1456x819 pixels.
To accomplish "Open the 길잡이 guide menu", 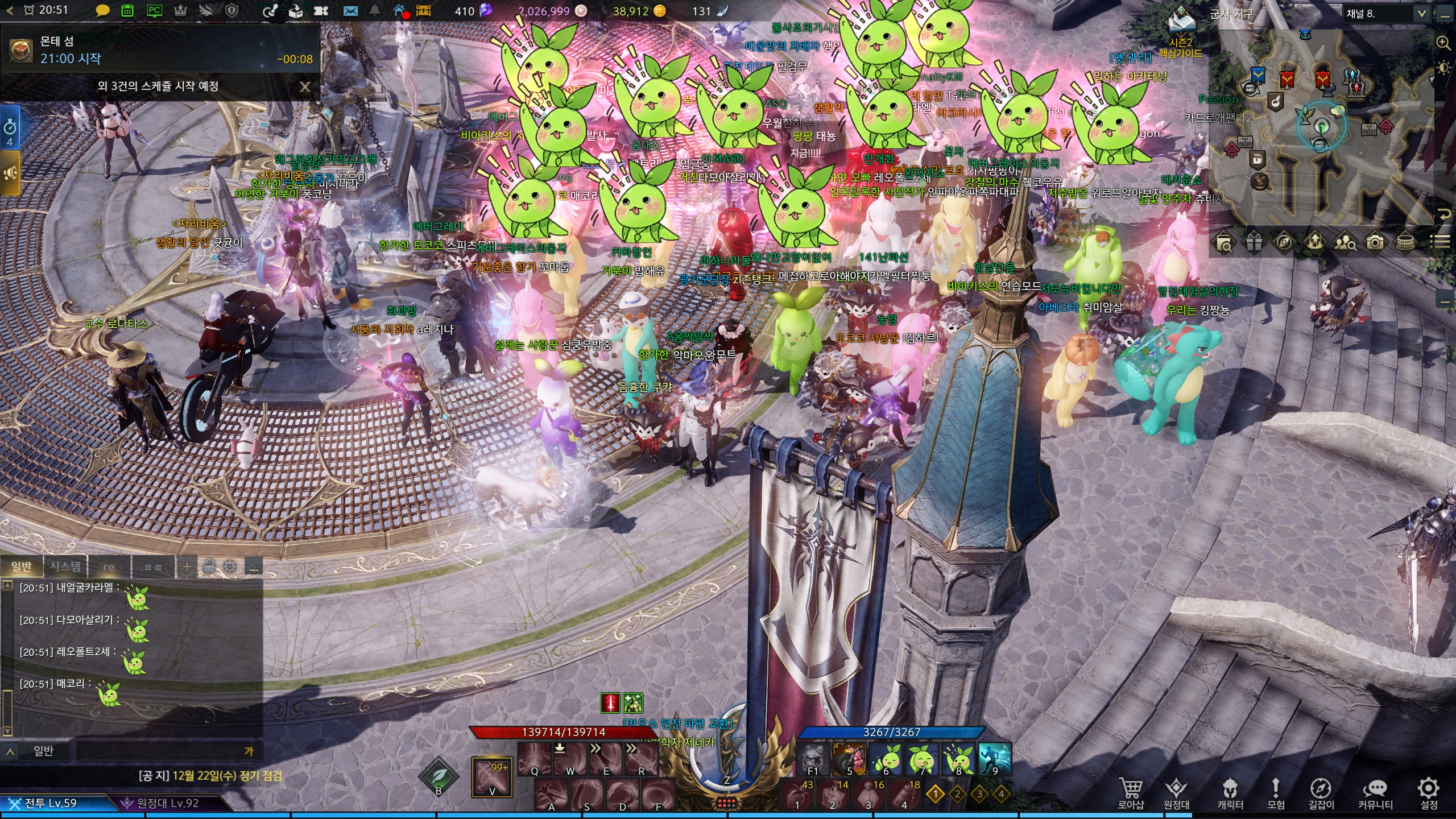I will [1321, 793].
